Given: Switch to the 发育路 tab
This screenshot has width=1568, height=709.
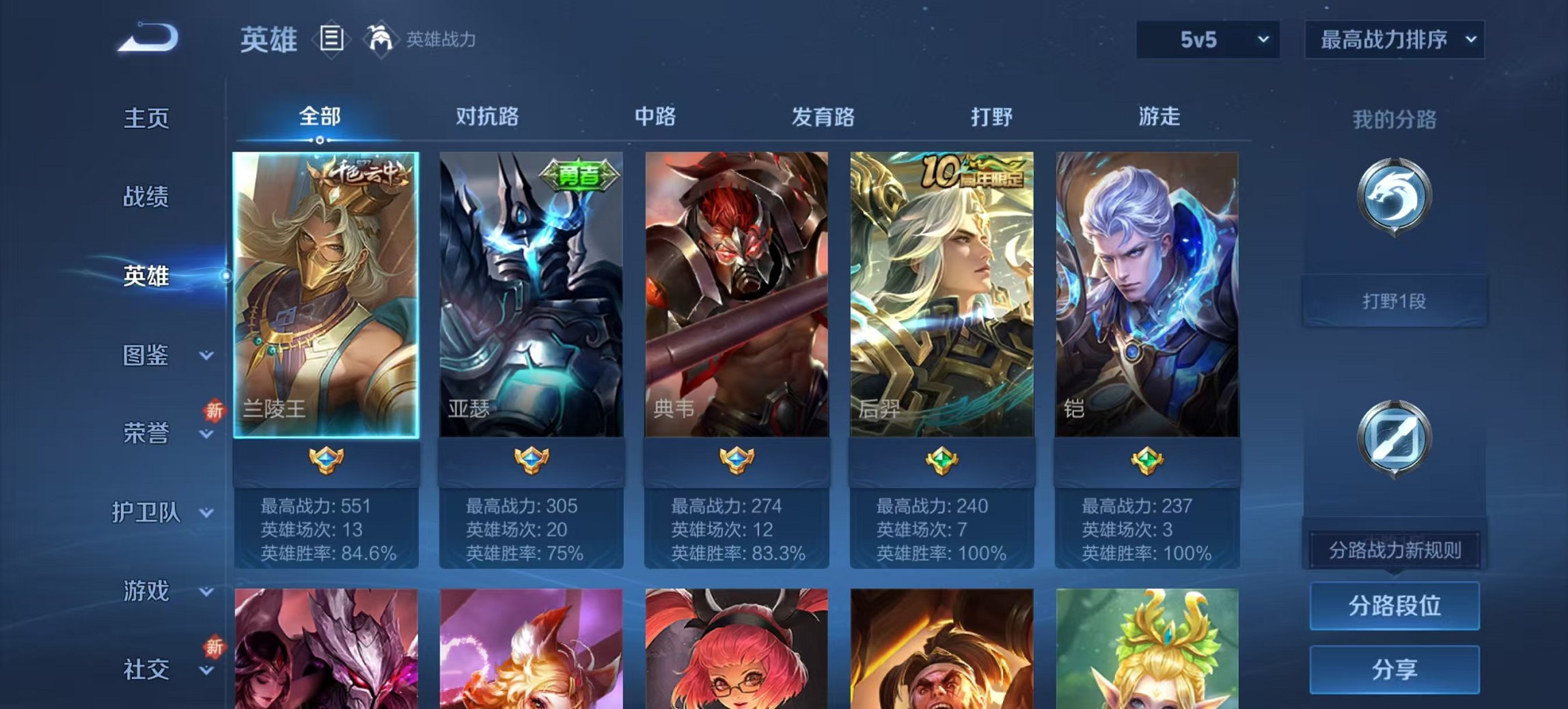Looking at the screenshot, I should point(823,117).
